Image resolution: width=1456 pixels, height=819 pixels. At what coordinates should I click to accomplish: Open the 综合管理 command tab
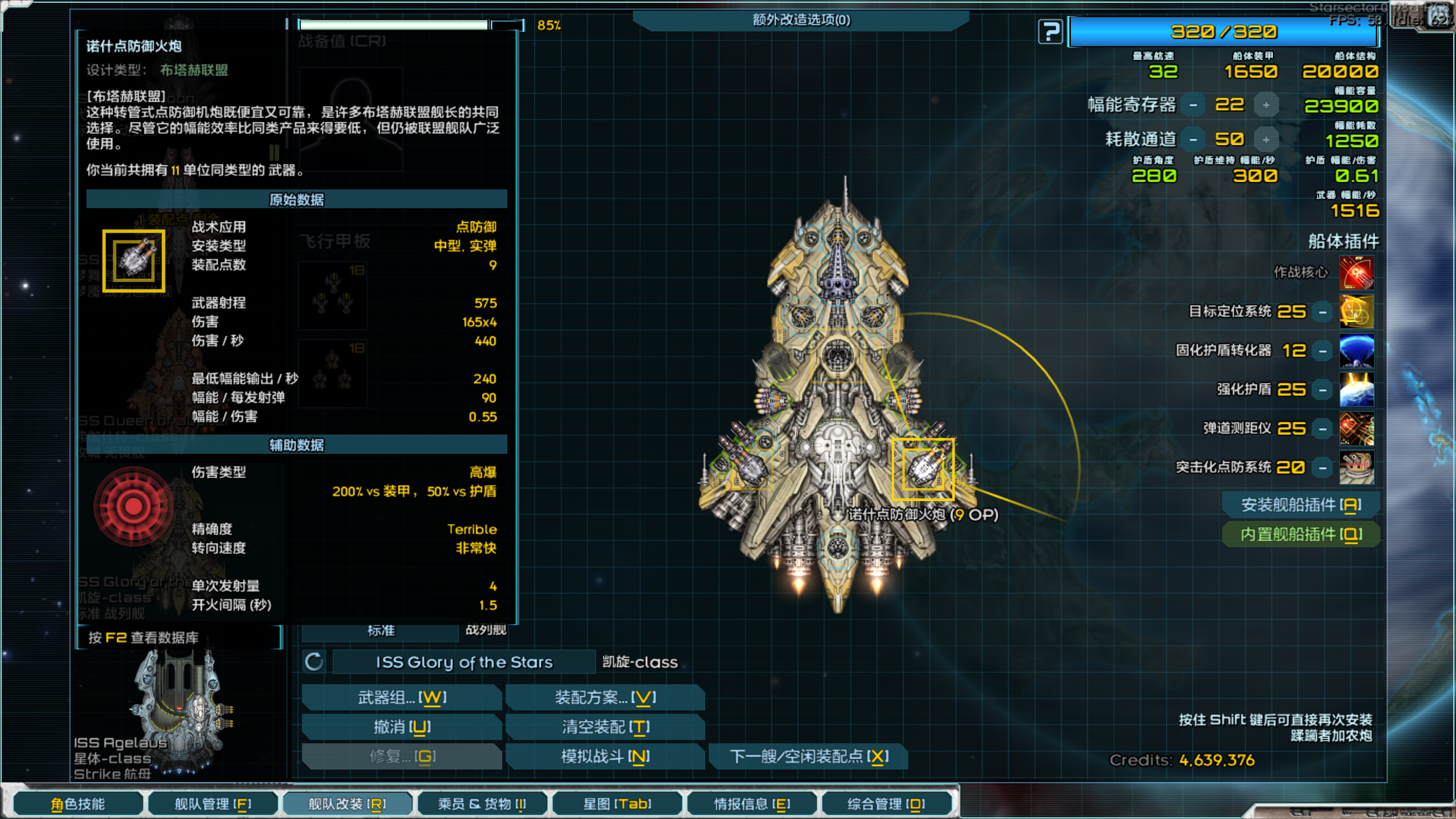coord(886,804)
